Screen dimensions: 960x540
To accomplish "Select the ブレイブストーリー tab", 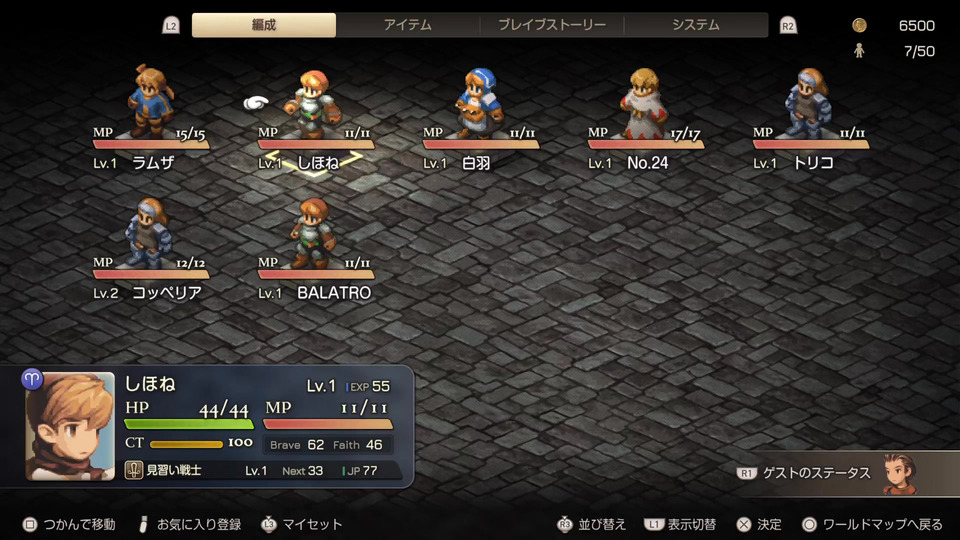I will tap(551, 25).
